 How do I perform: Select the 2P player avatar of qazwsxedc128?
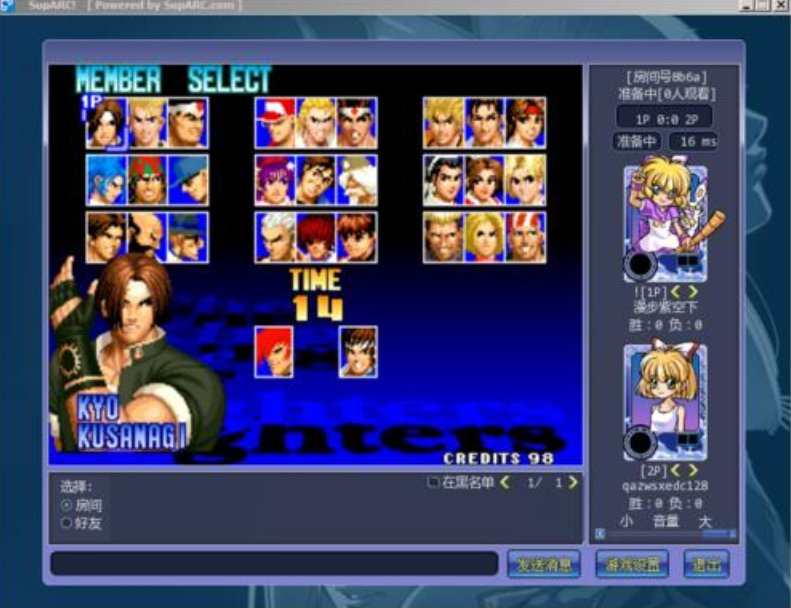[665, 401]
